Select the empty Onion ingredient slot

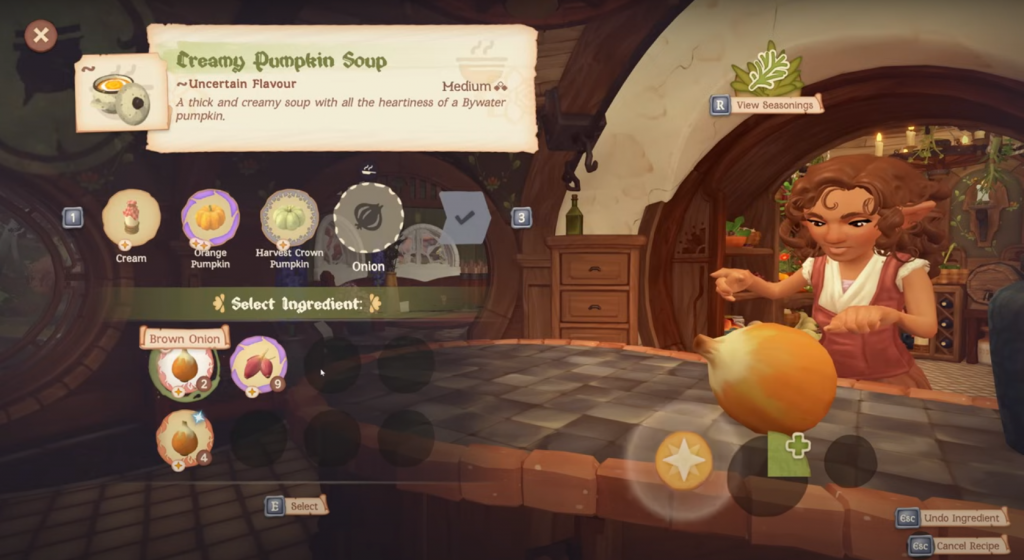click(368, 217)
